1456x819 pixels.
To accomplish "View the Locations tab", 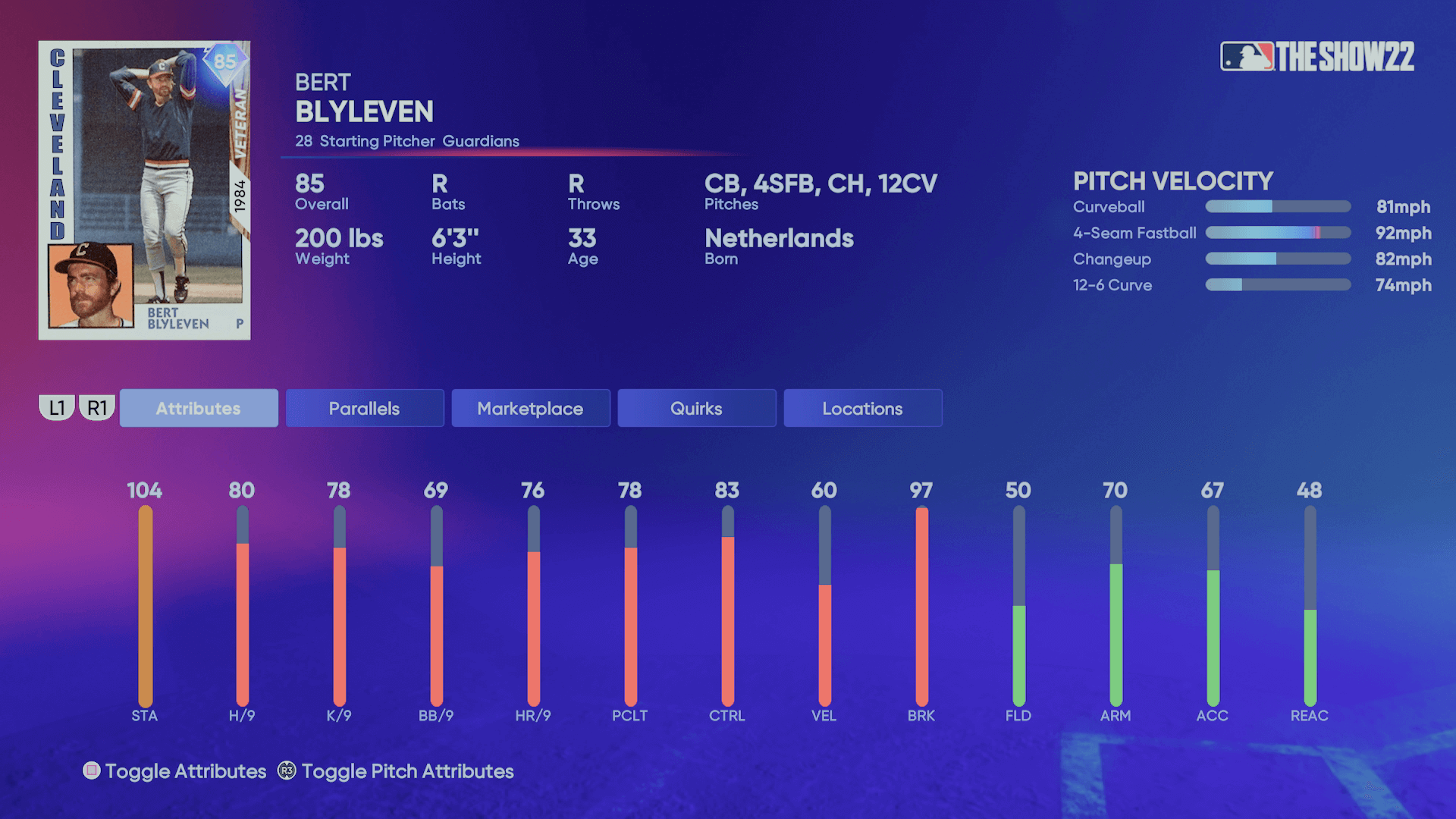I will pyautogui.click(x=862, y=409).
